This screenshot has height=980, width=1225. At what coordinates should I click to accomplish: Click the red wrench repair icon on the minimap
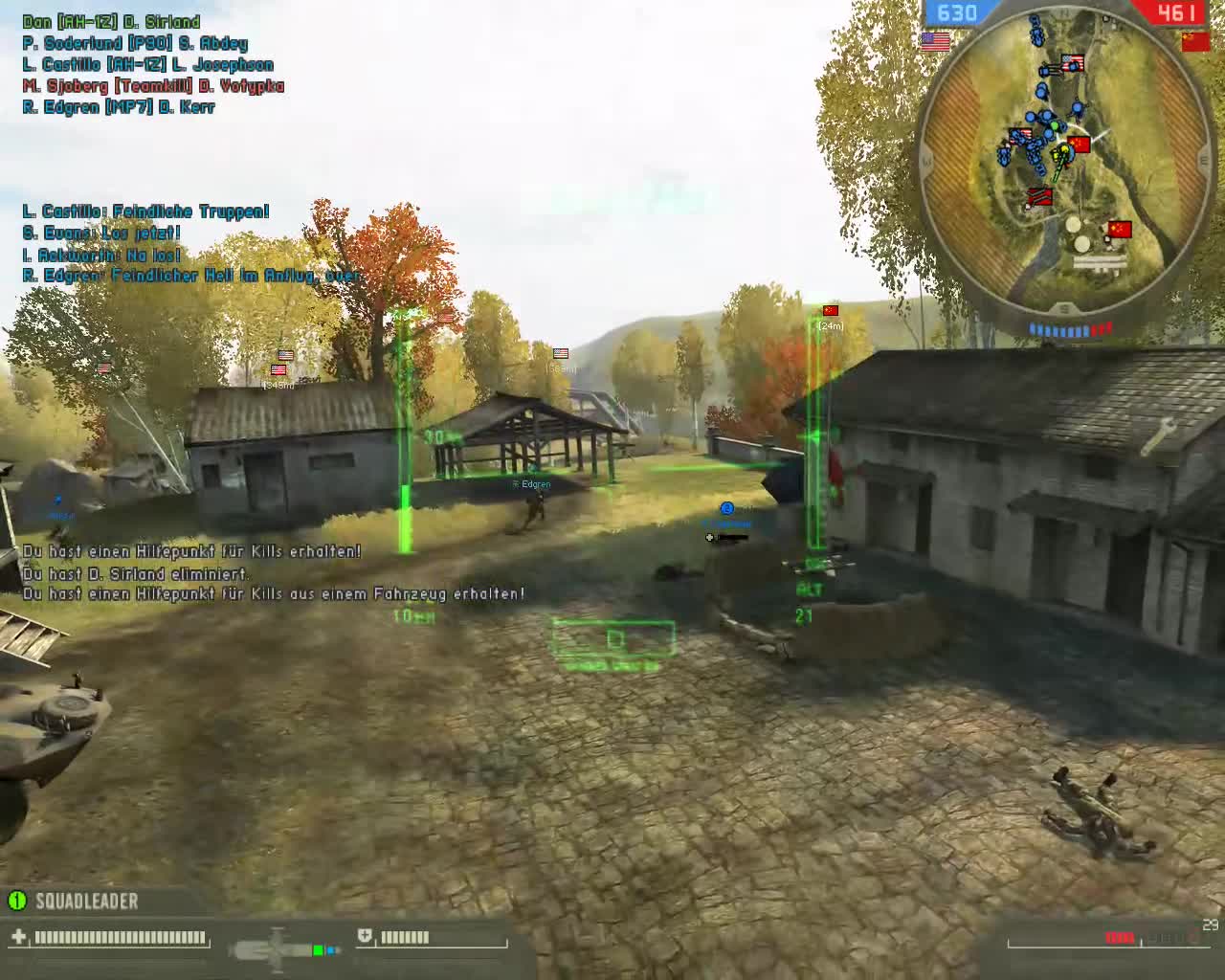[x=1040, y=195]
